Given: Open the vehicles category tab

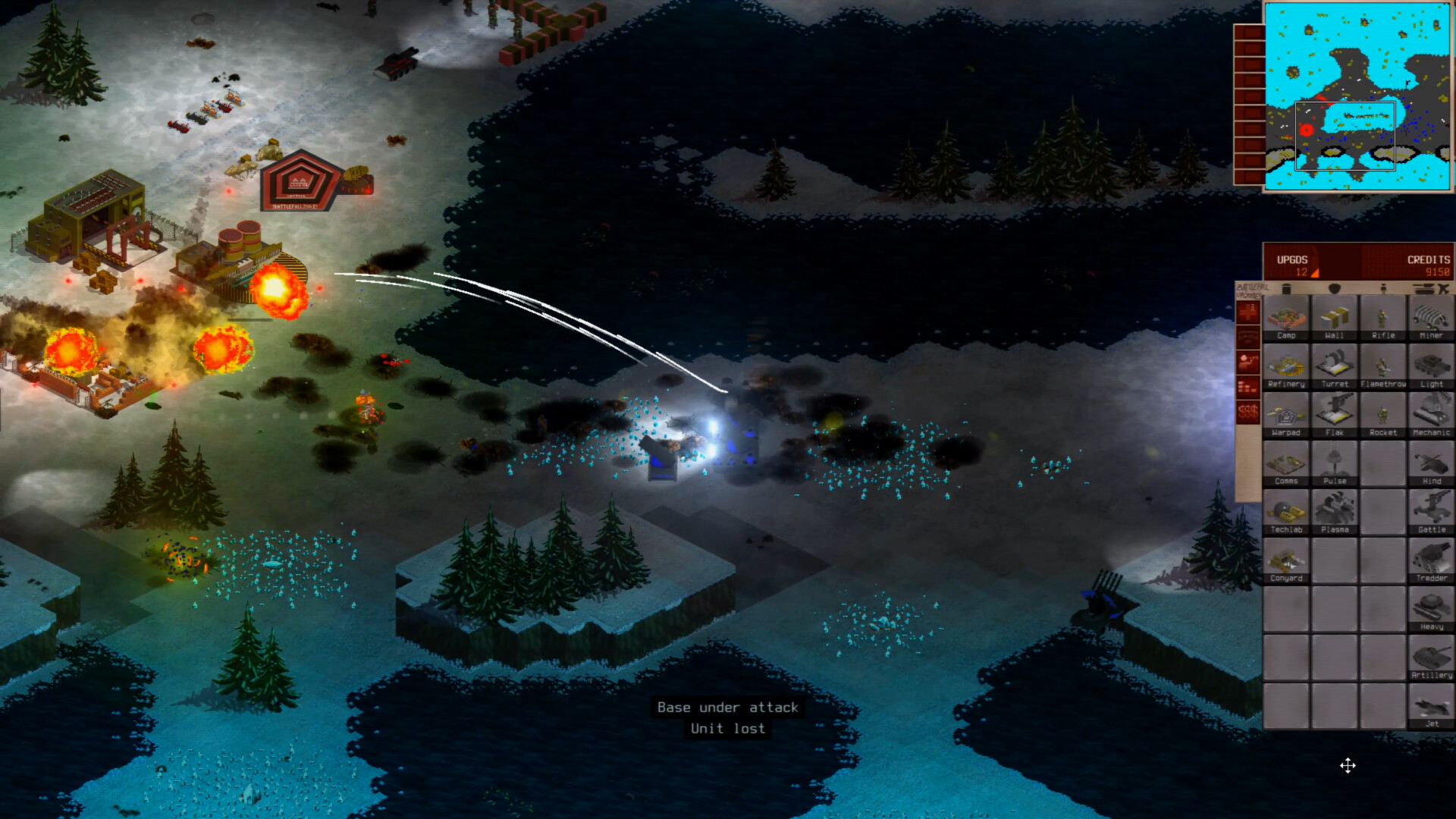Looking at the screenshot, I should [x=1423, y=289].
